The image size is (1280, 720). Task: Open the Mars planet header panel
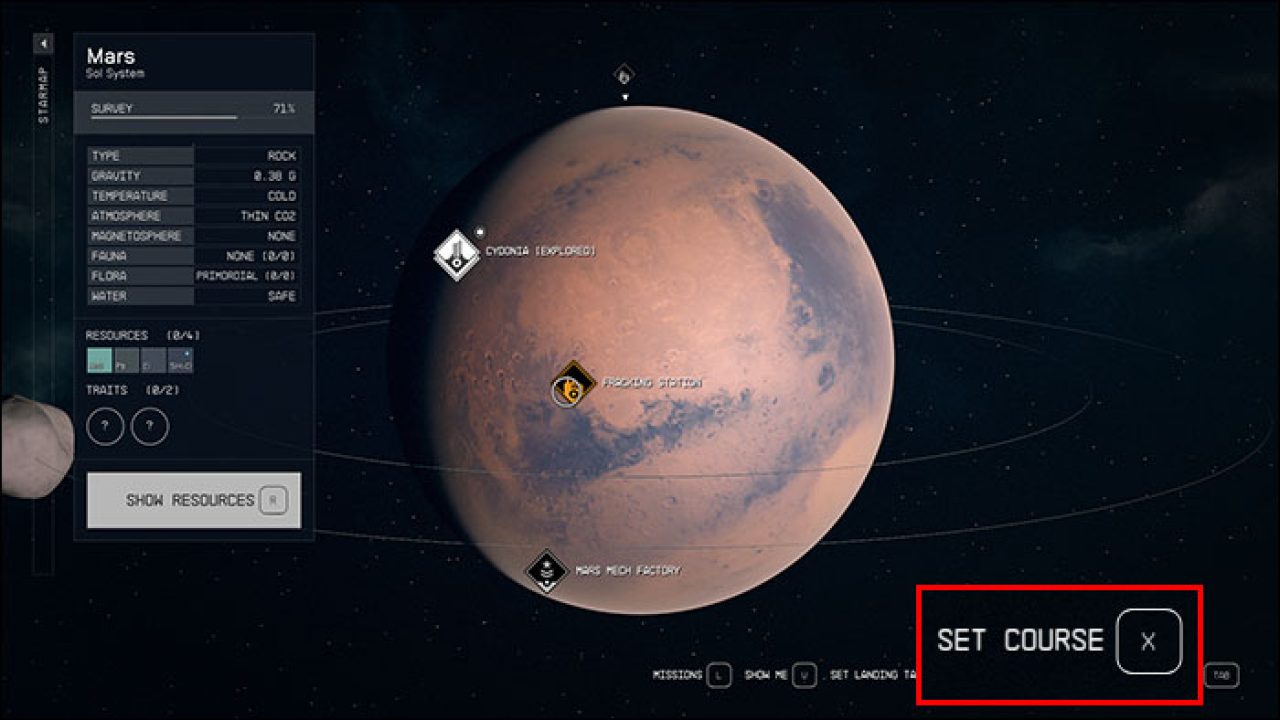tap(192, 62)
